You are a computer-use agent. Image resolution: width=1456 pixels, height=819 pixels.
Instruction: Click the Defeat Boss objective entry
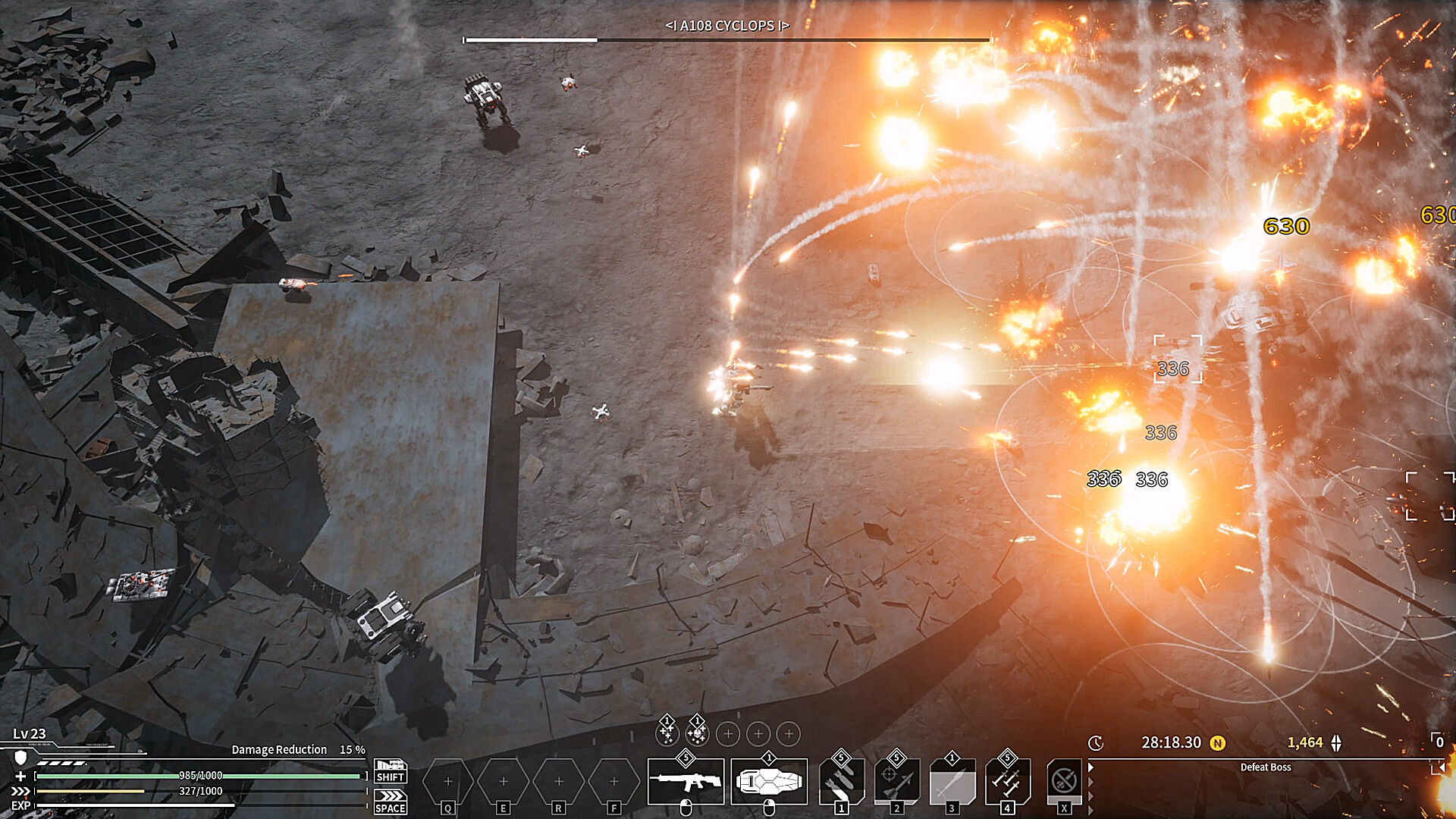click(x=1265, y=767)
